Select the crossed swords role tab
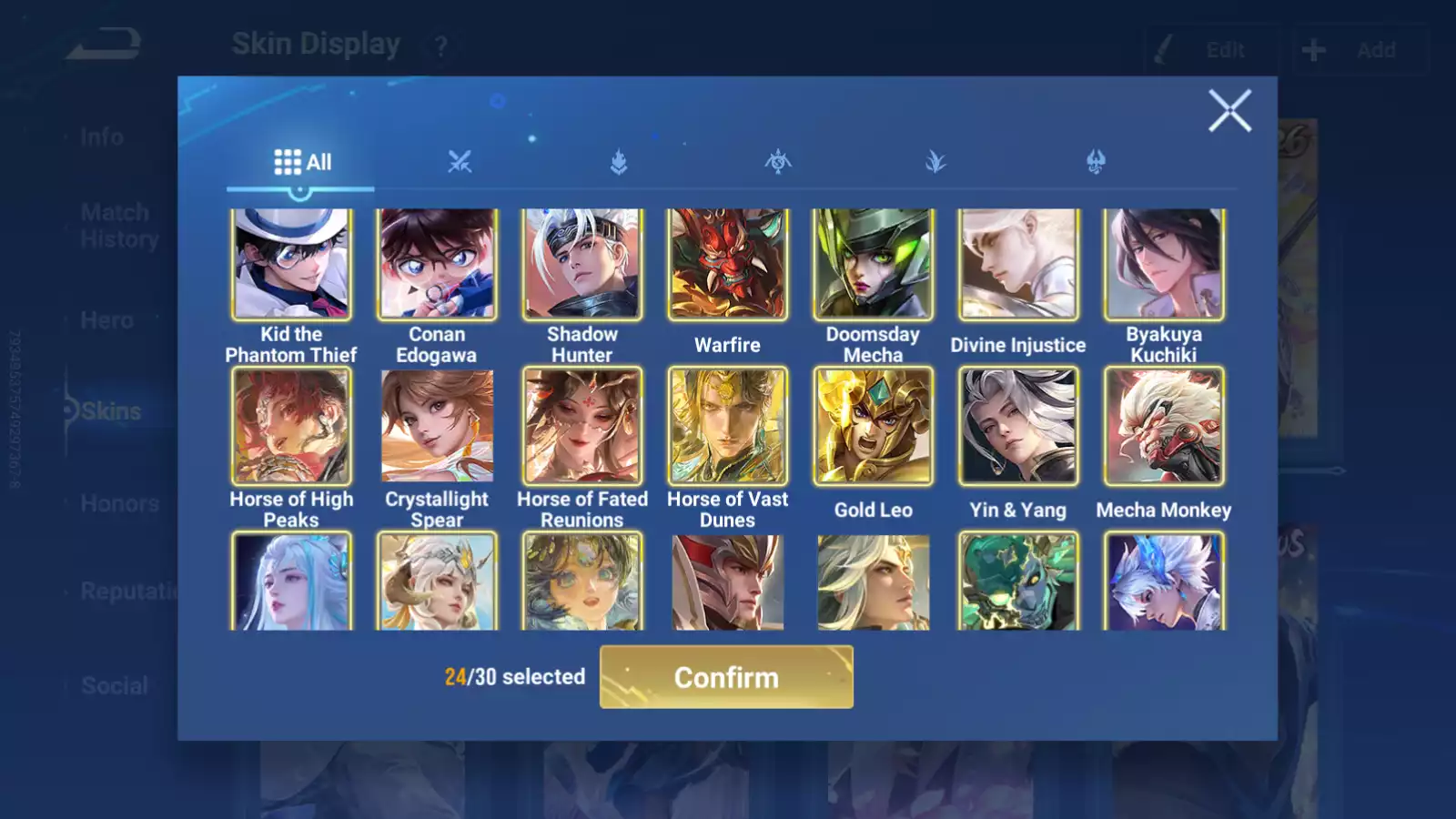 coord(460,163)
